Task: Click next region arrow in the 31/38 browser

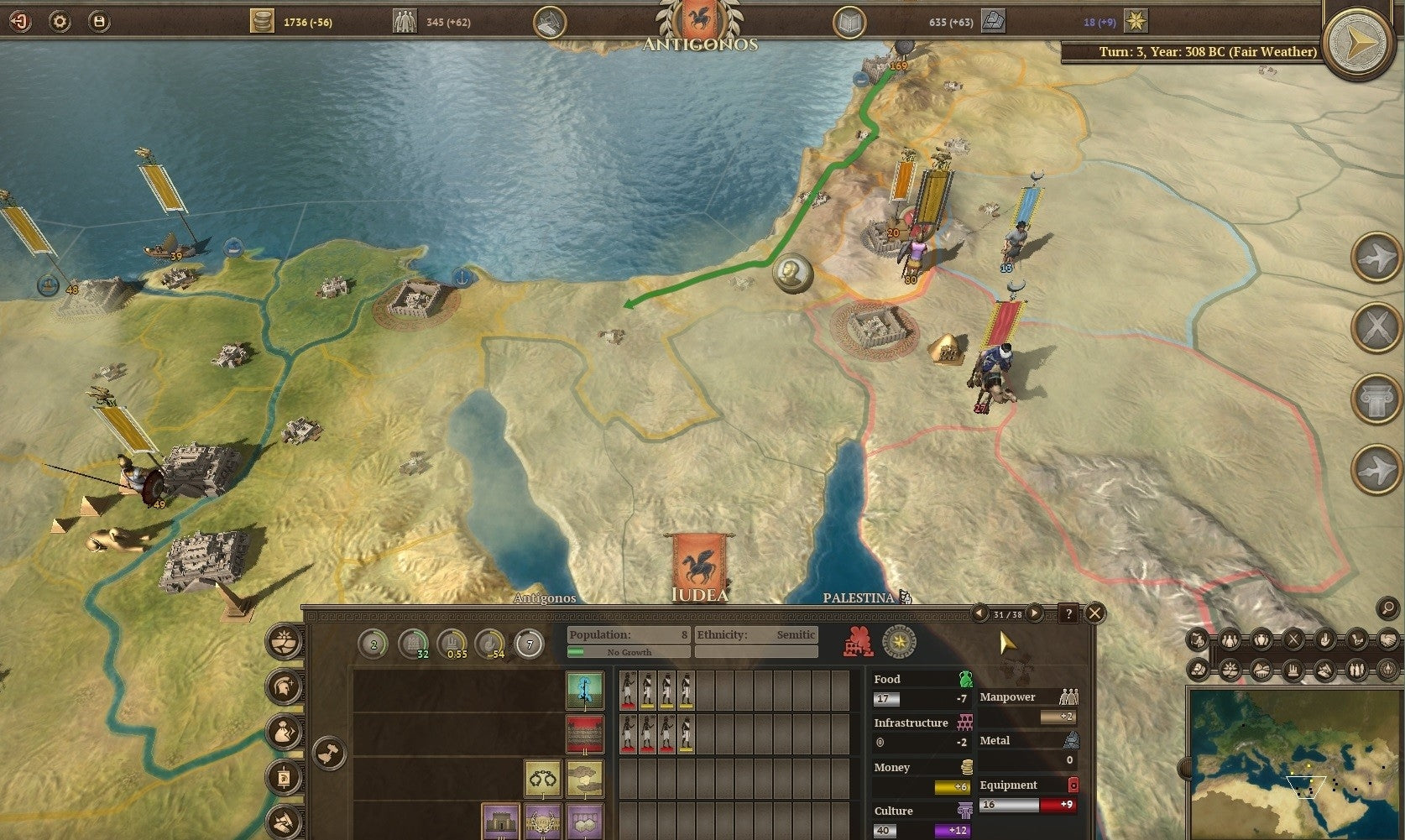Action: pyautogui.click(x=1034, y=613)
